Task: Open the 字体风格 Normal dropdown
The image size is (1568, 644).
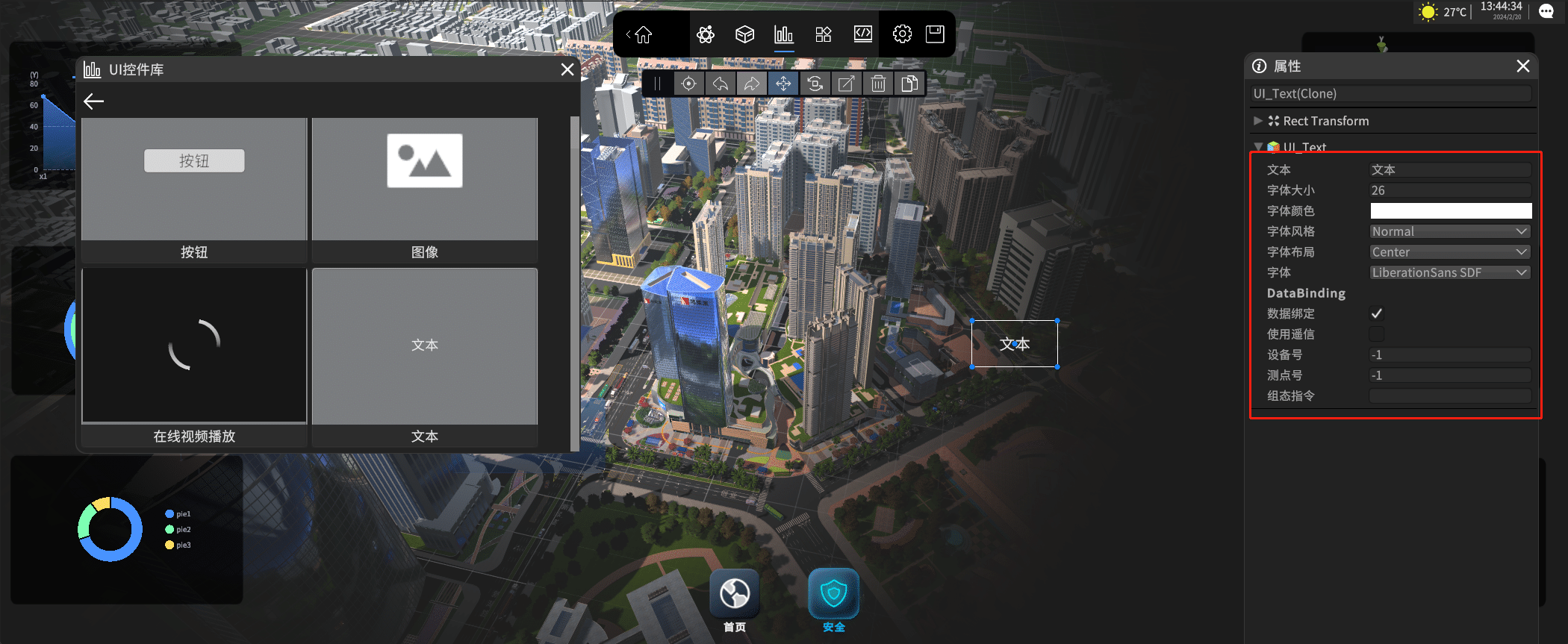Action: coord(1450,231)
